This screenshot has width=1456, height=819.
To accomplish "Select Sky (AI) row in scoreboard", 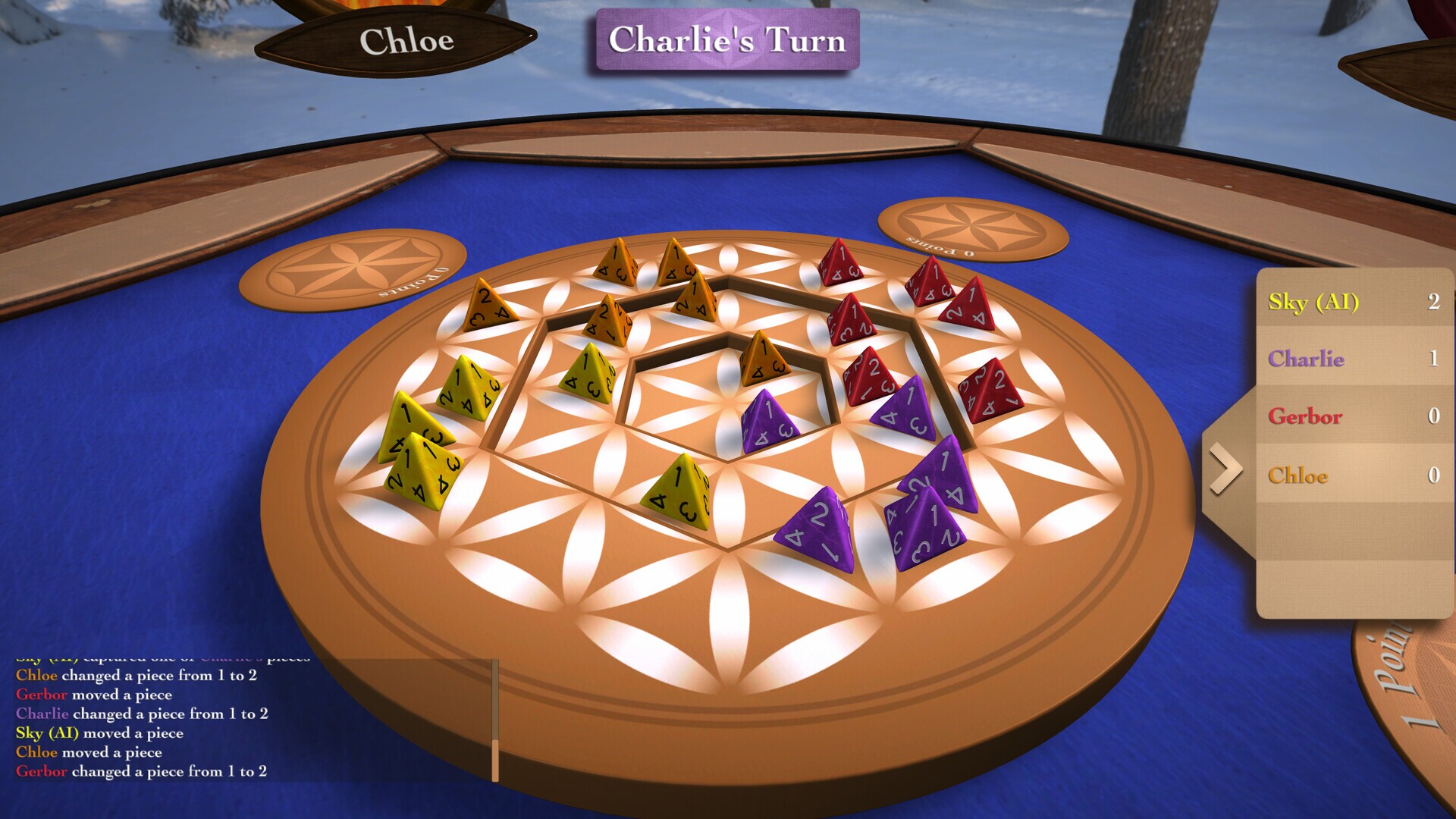I will (1354, 302).
